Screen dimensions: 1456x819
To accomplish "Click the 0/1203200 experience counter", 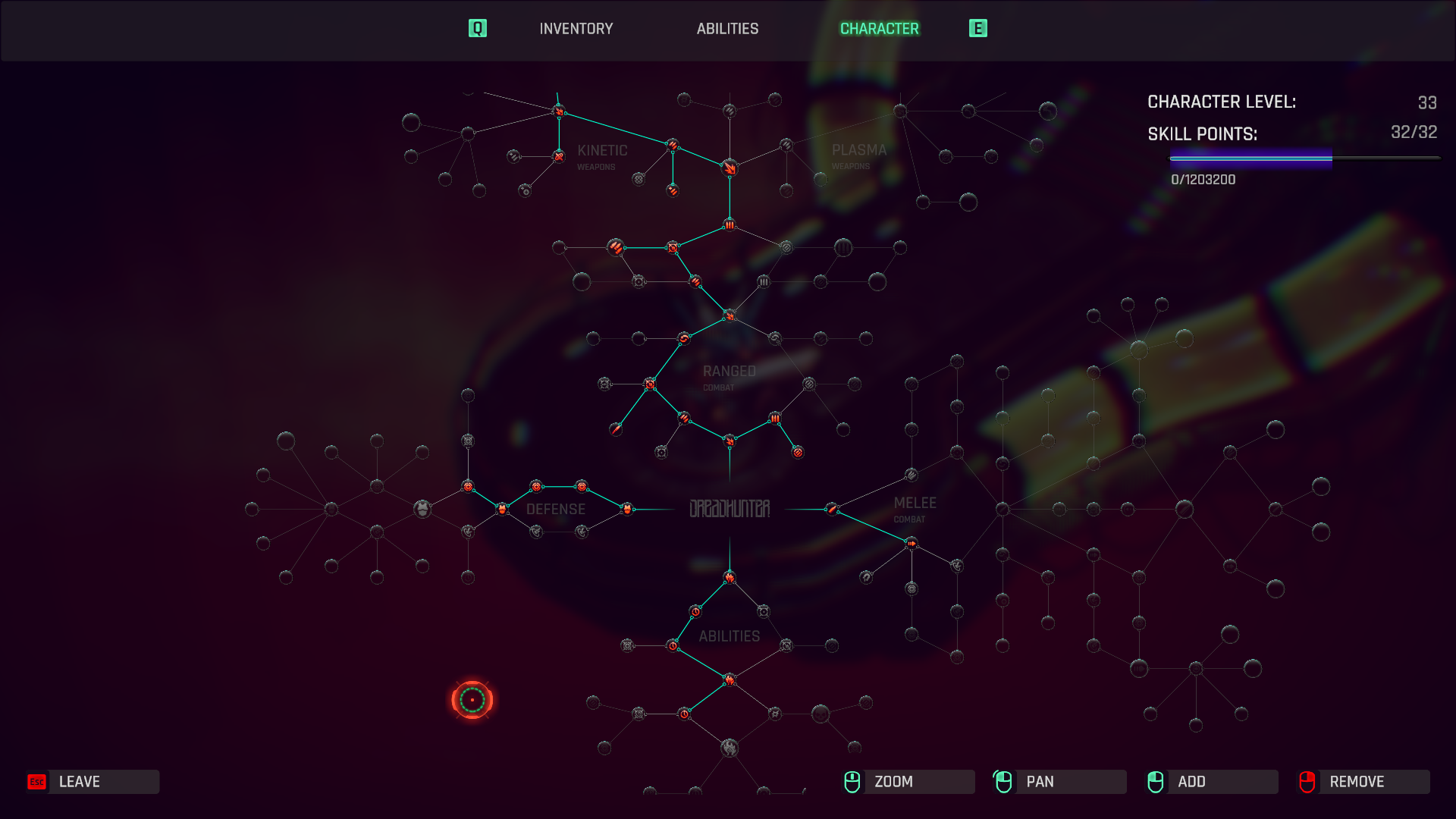I will pyautogui.click(x=1202, y=180).
